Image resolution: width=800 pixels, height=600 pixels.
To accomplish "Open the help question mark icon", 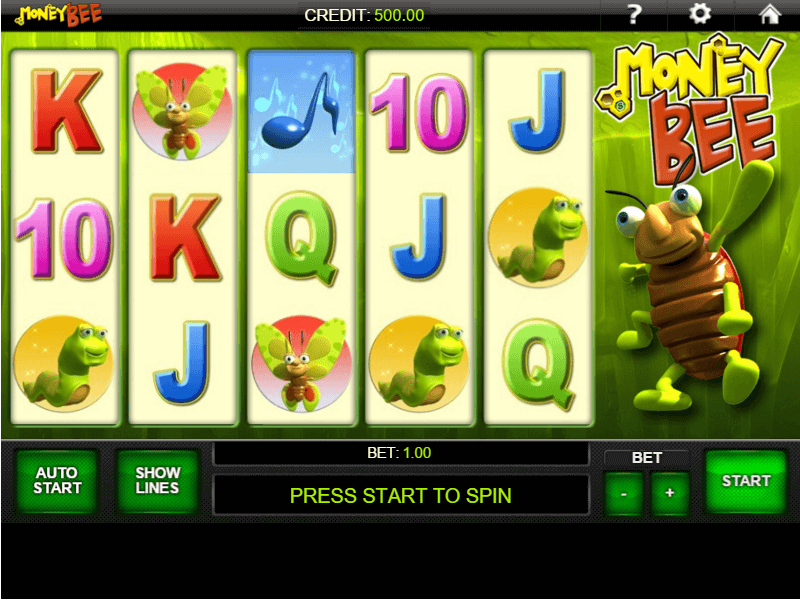I will point(633,14).
